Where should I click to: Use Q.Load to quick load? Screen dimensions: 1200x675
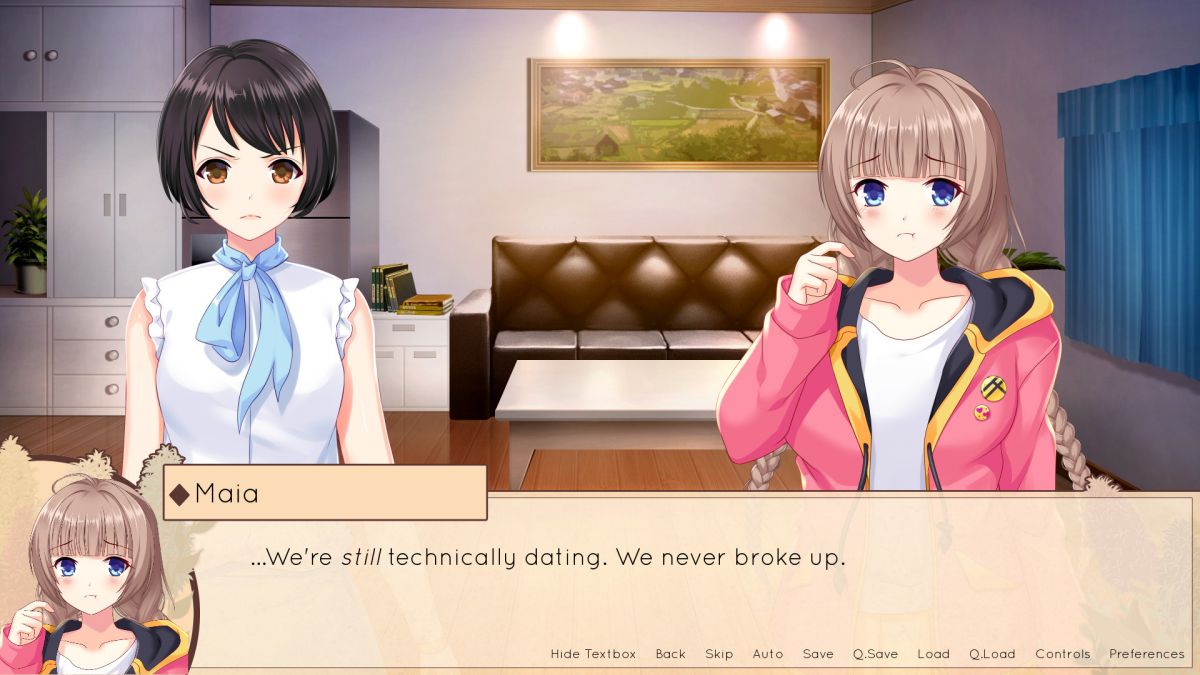click(x=992, y=654)
